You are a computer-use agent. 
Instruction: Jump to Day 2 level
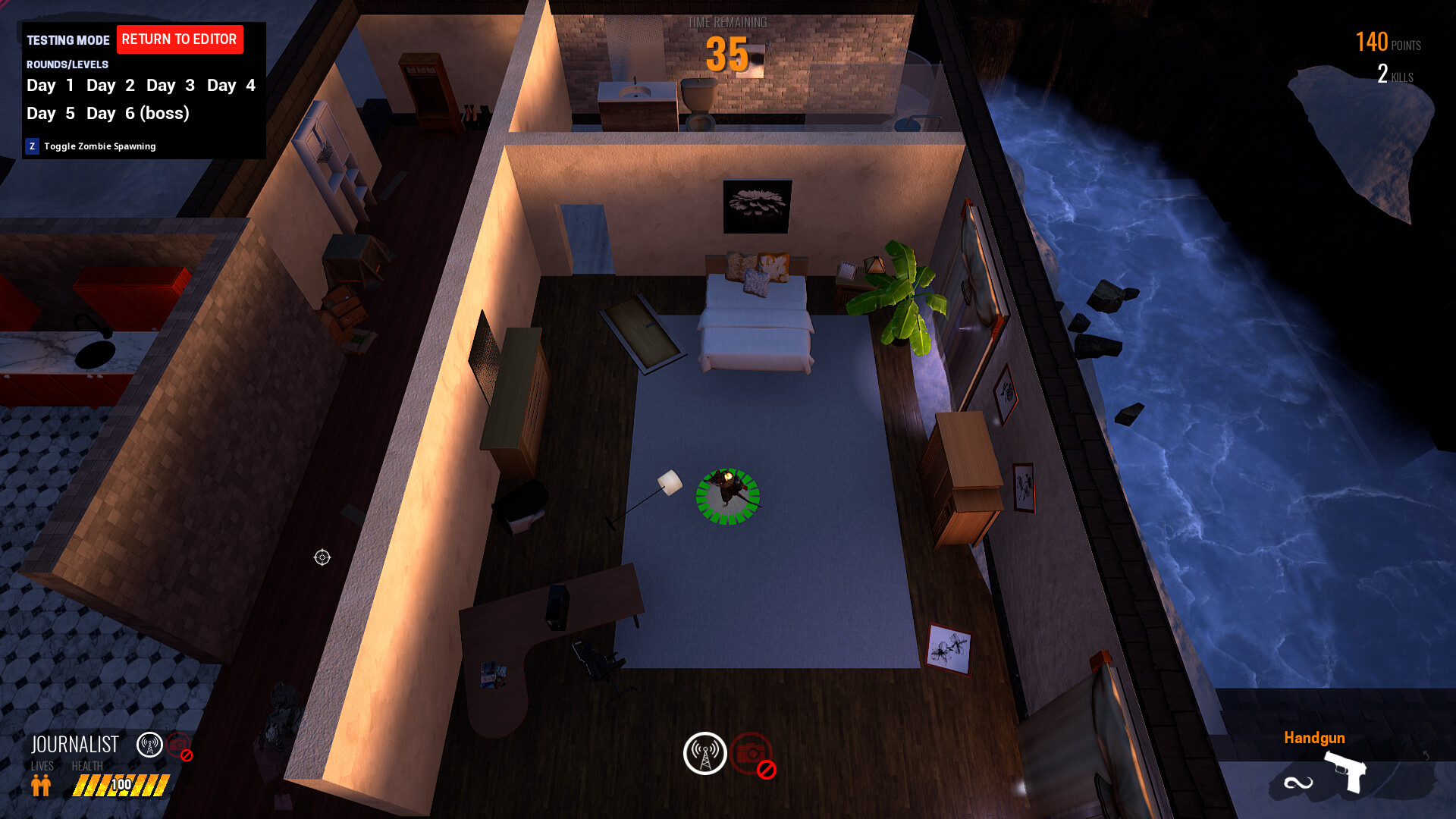[110, 86]
